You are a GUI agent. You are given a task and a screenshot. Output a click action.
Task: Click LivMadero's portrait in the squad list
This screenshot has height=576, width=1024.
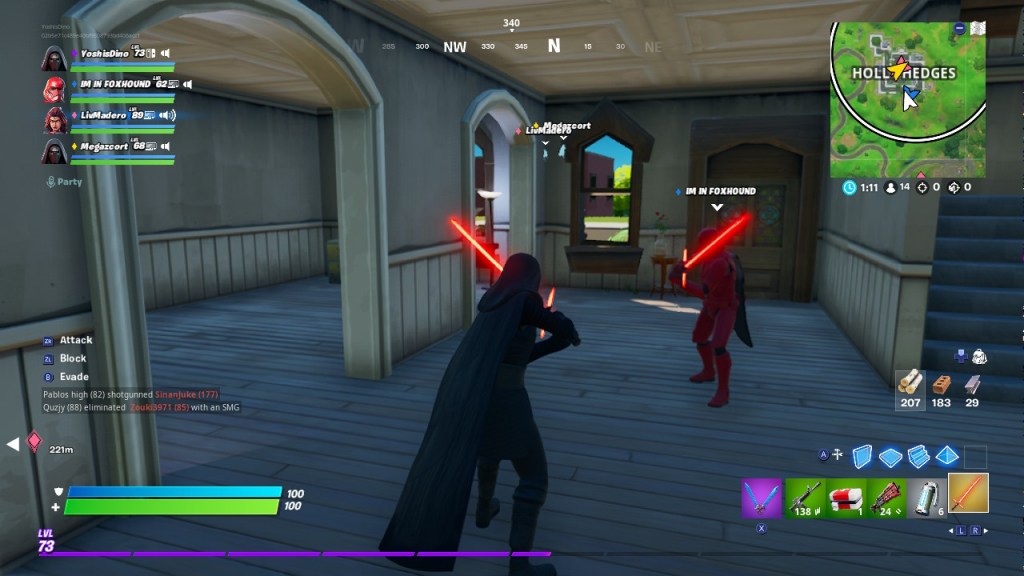(x=54, y=120)
